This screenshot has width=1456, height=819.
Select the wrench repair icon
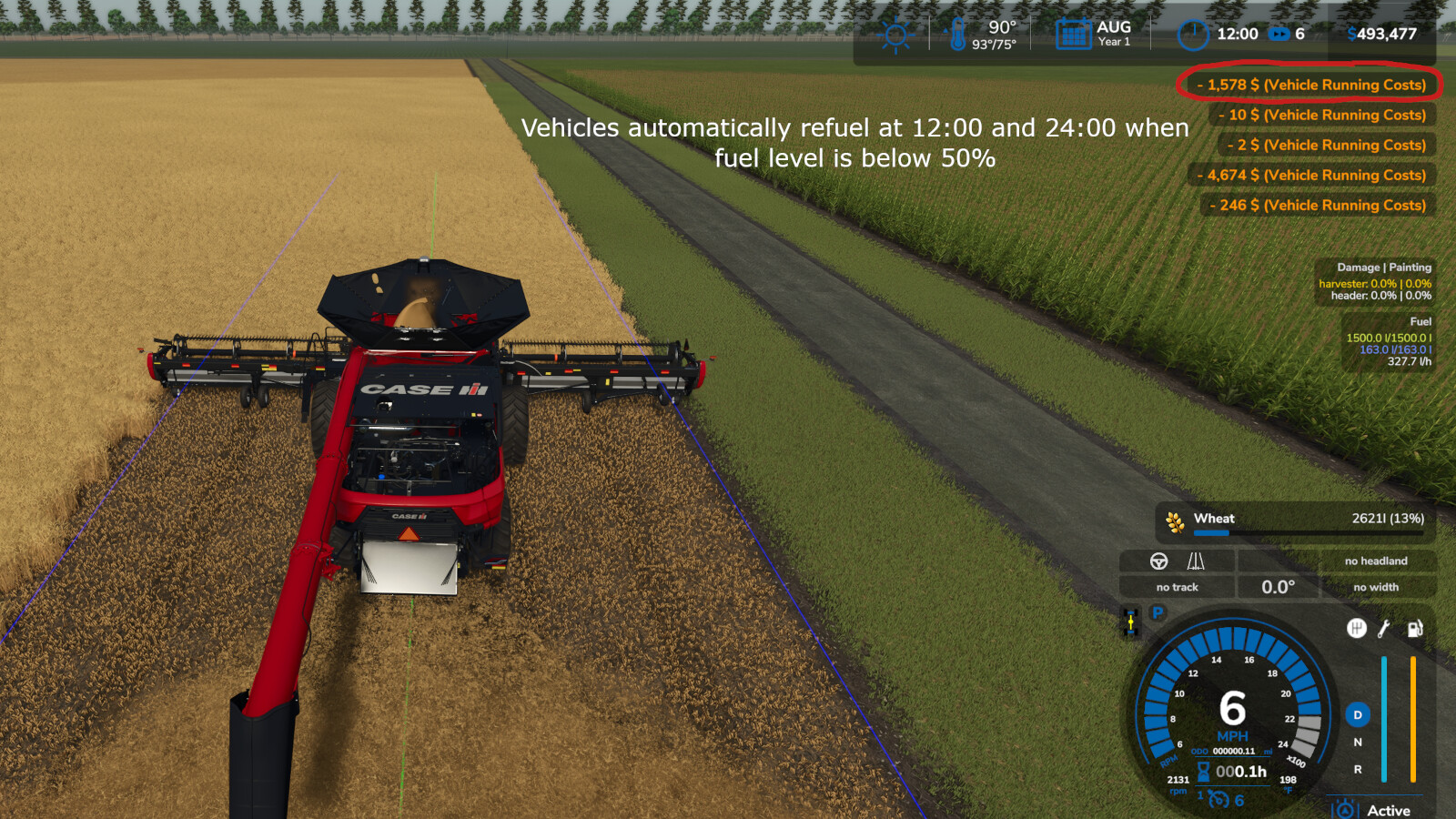[1383, 628]
